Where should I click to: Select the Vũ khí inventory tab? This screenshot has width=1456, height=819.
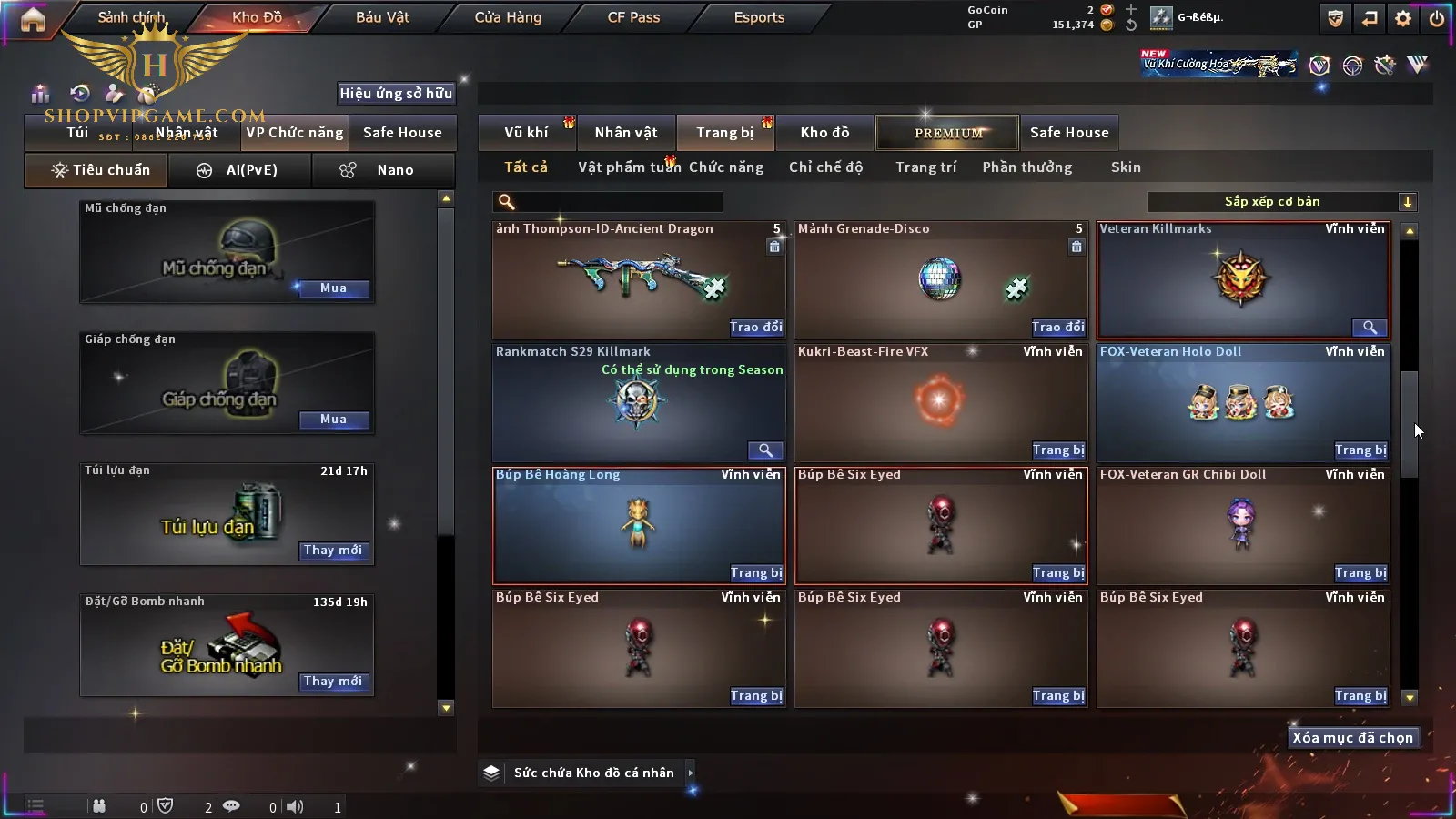tap(526, 133)
